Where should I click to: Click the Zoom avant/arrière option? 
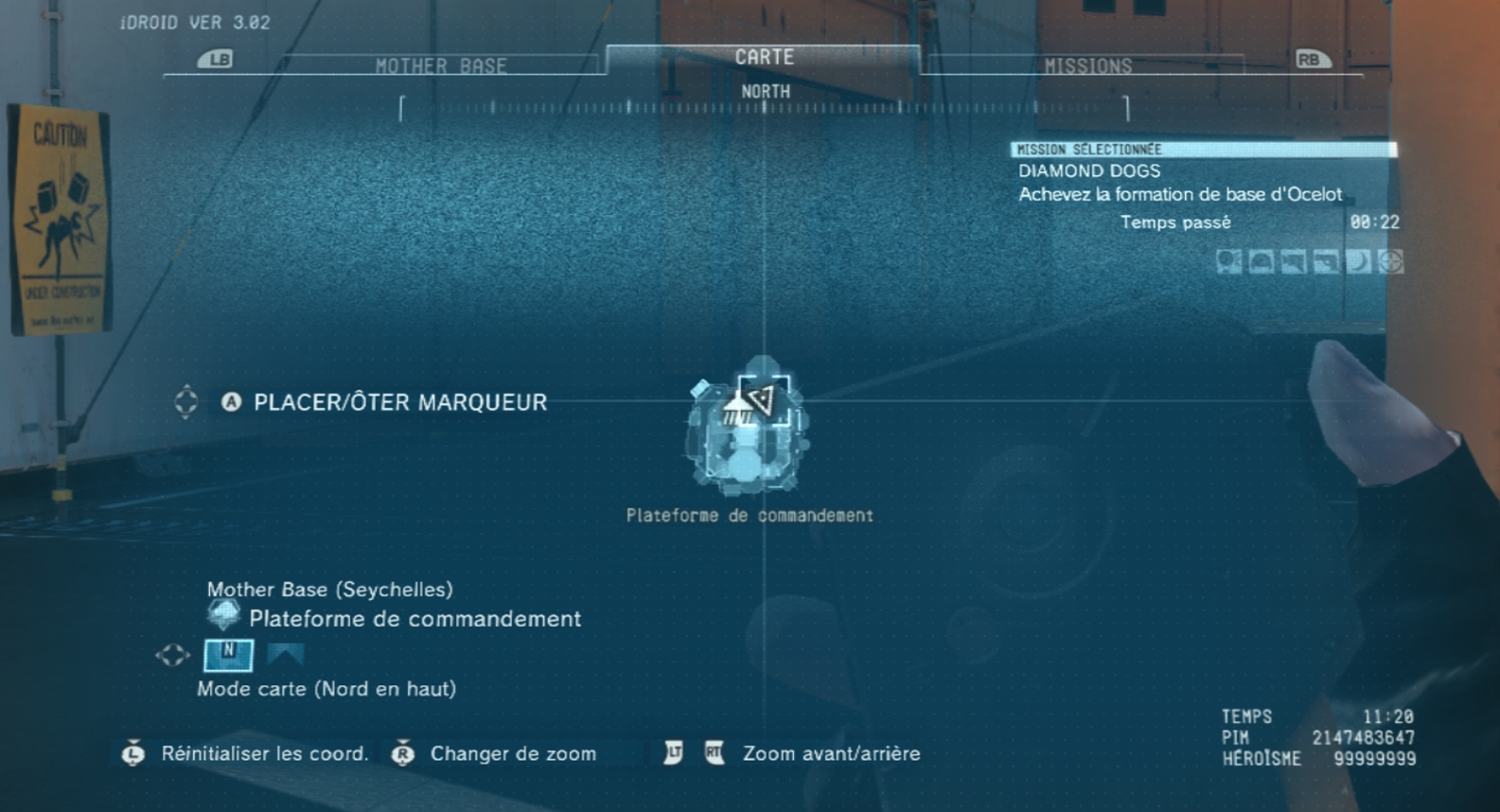(831, 754)
